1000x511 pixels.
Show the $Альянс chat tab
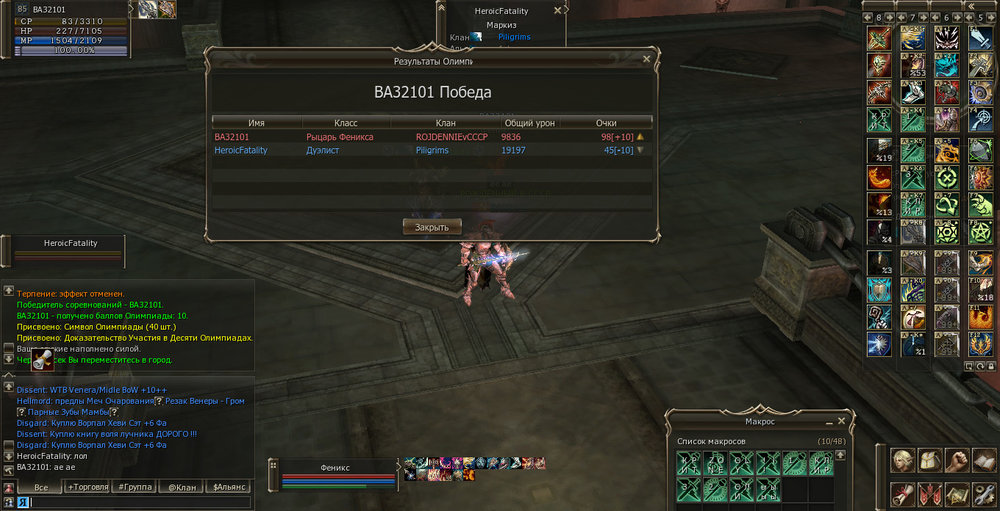pyautogui.click(x=228, y=487)
